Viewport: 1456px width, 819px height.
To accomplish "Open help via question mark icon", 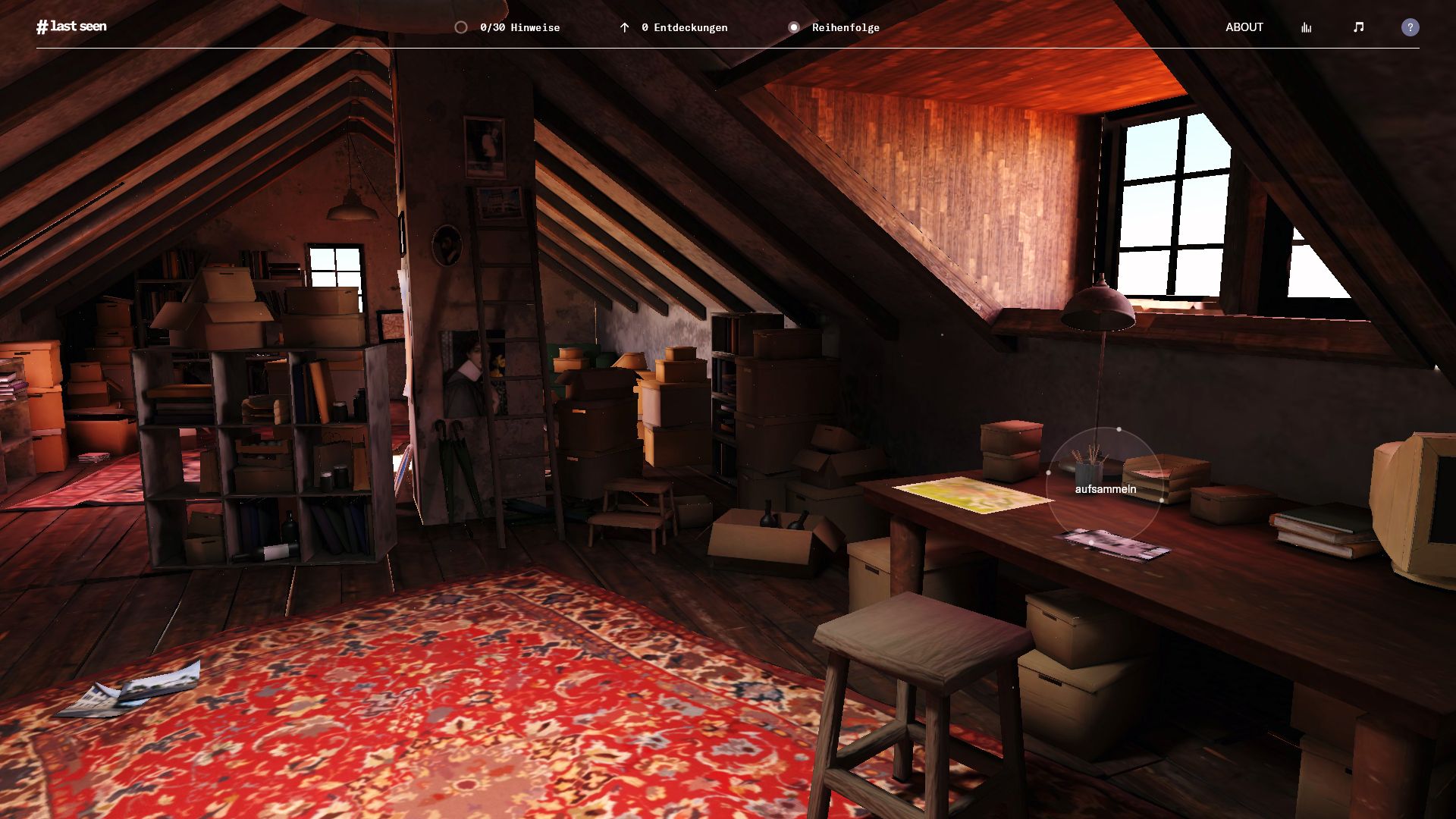I will pyautogui.click(x=1410, y=27).
